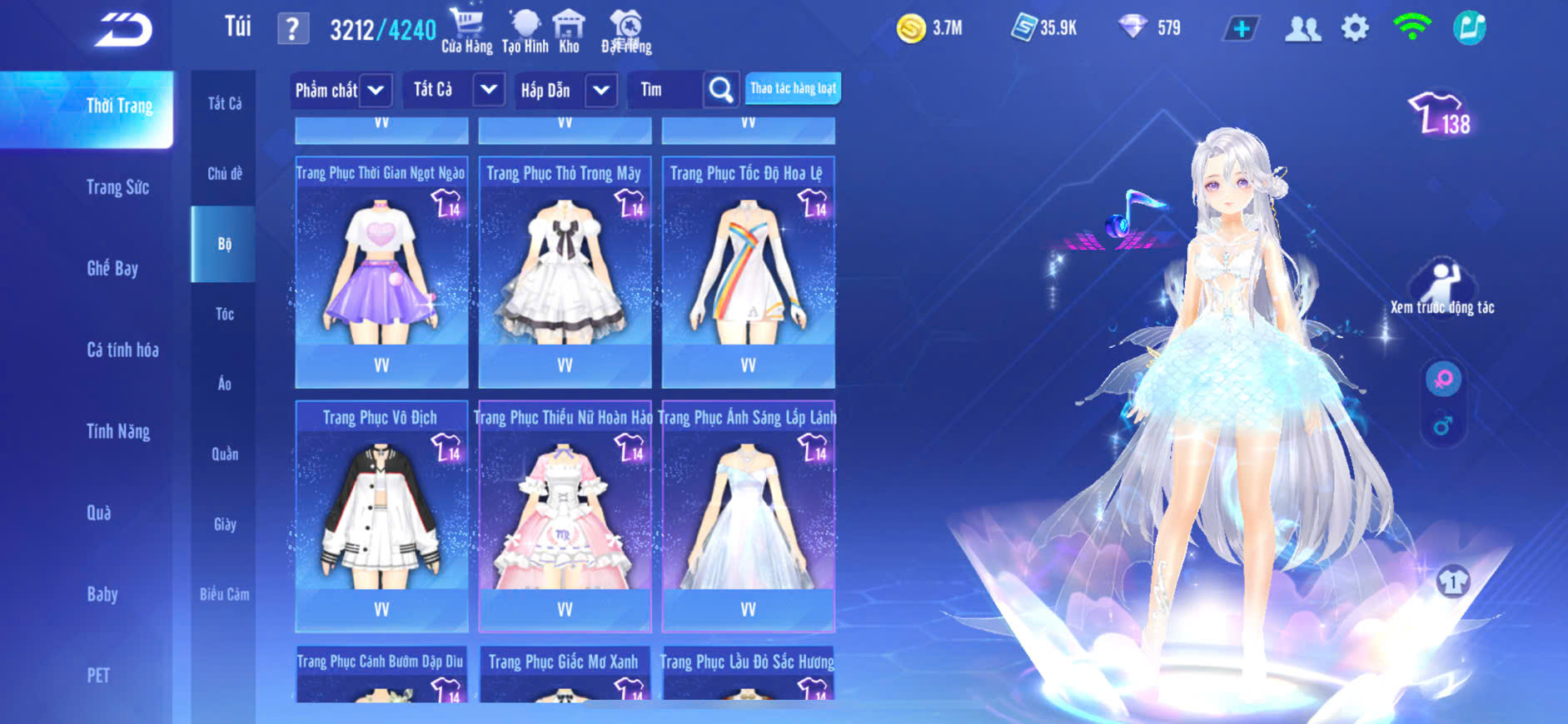Open the Cá tính hóa category
The height and width of the screenshot is (724, 1568).
[x=122, y=350]
